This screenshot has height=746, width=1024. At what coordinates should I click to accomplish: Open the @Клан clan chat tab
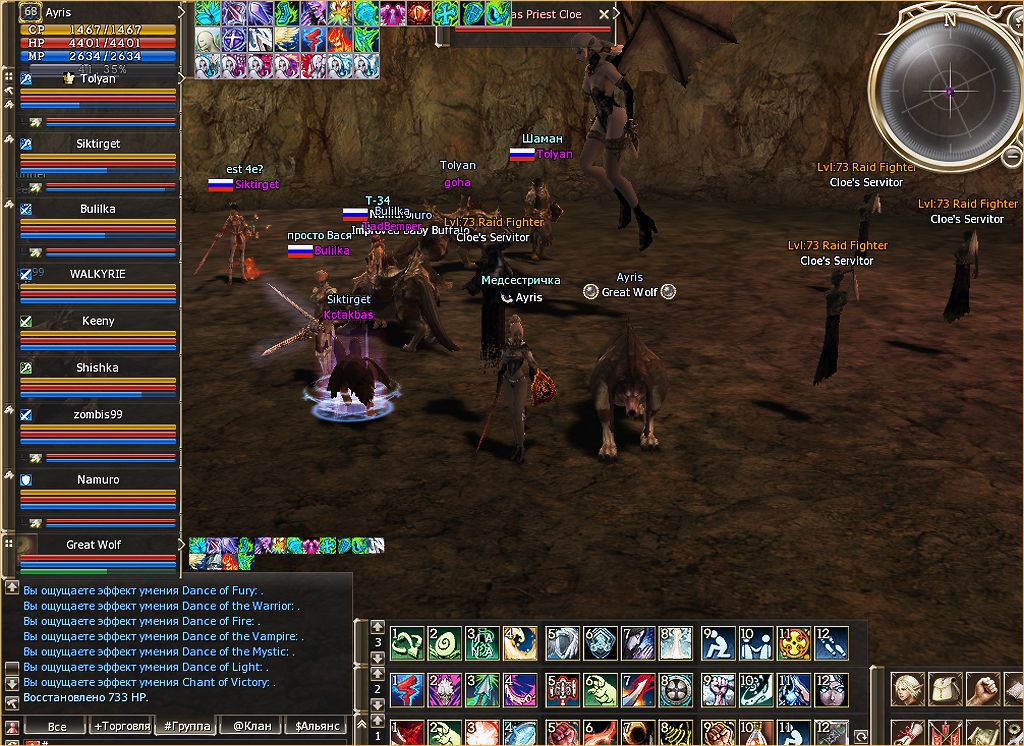click(250, 726)
